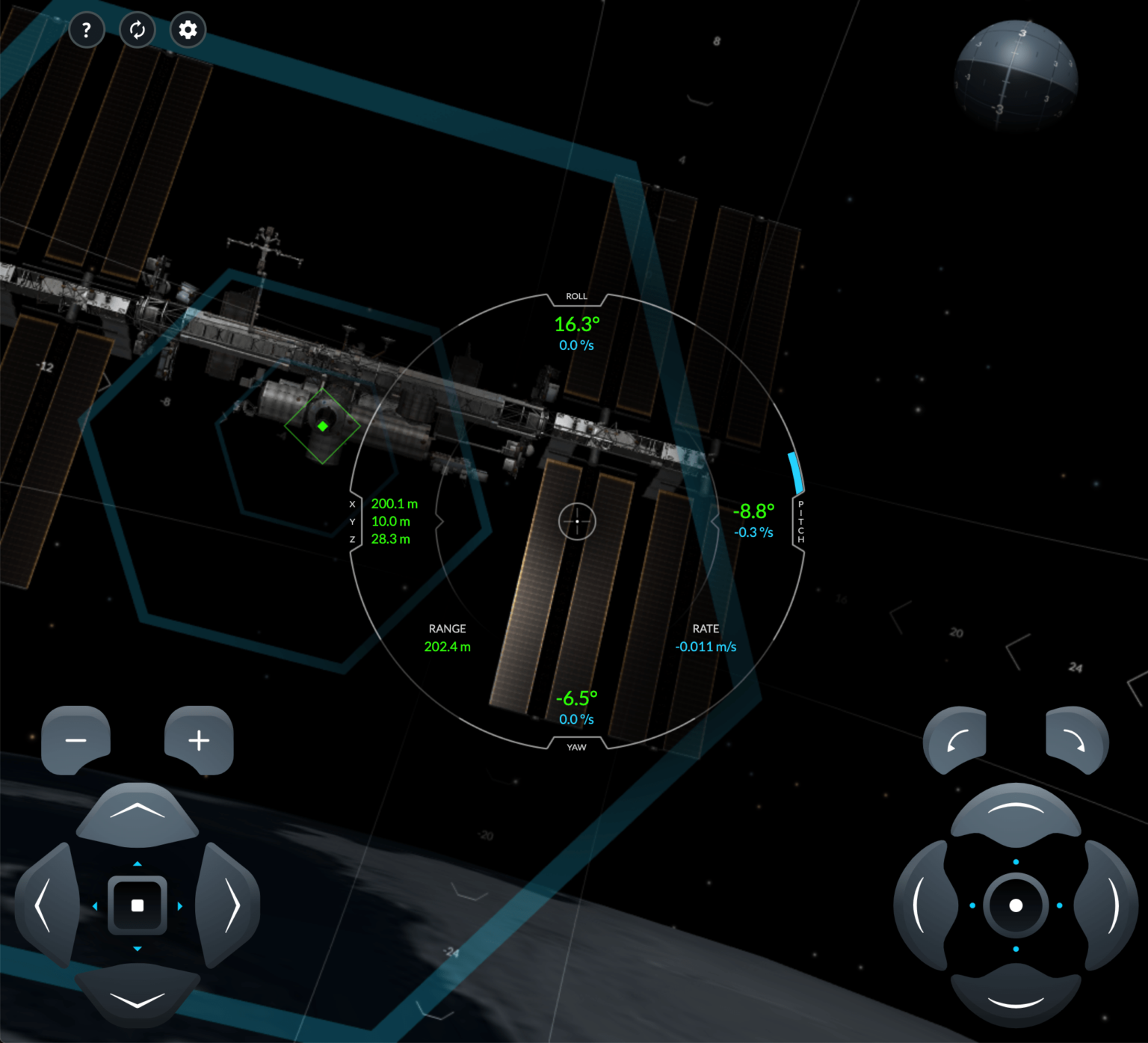Click the restart simulation icon
Viewport: 1148px width, 1043px height.
point(138,30)
